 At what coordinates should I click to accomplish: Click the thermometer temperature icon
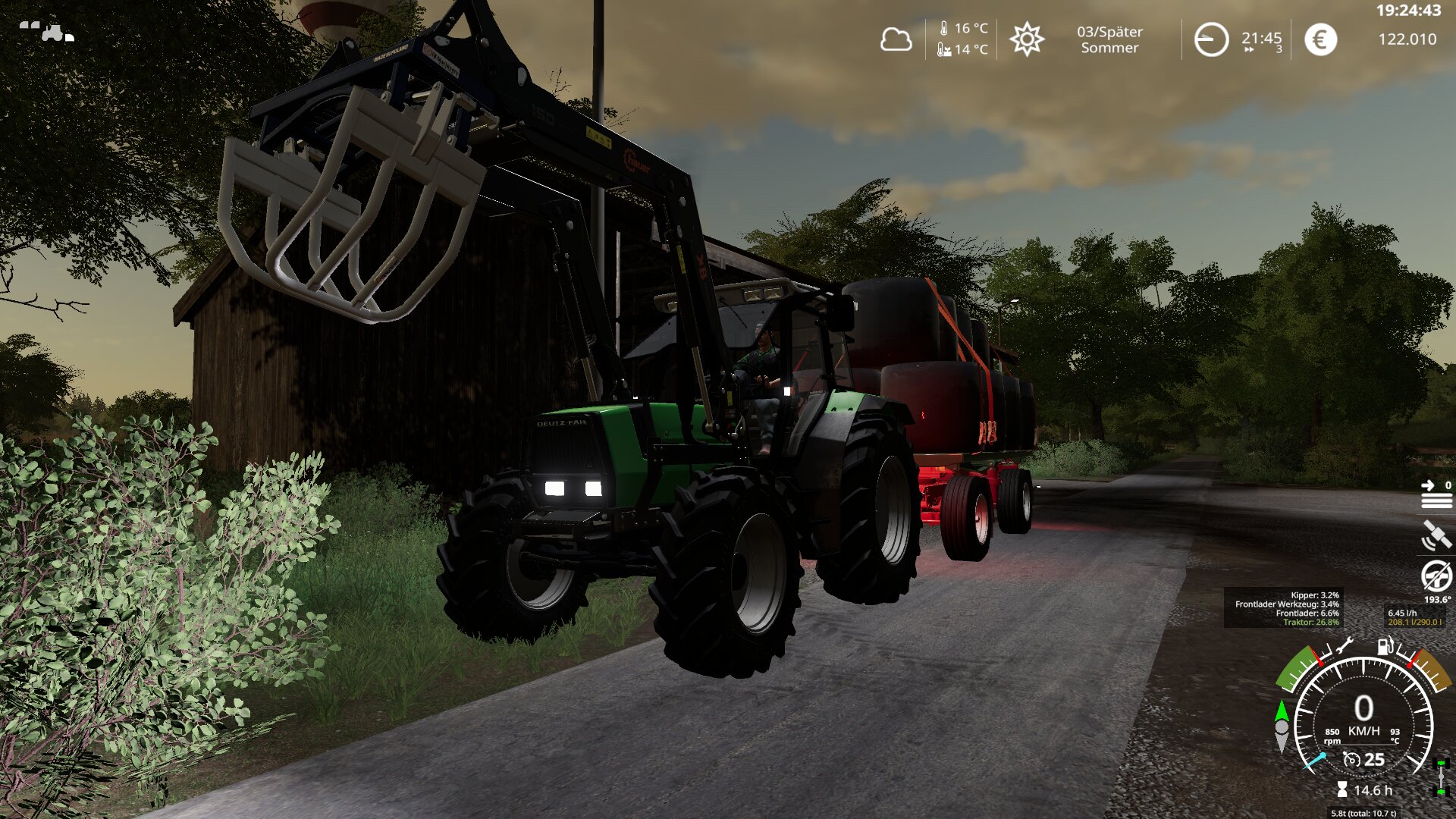943,29
